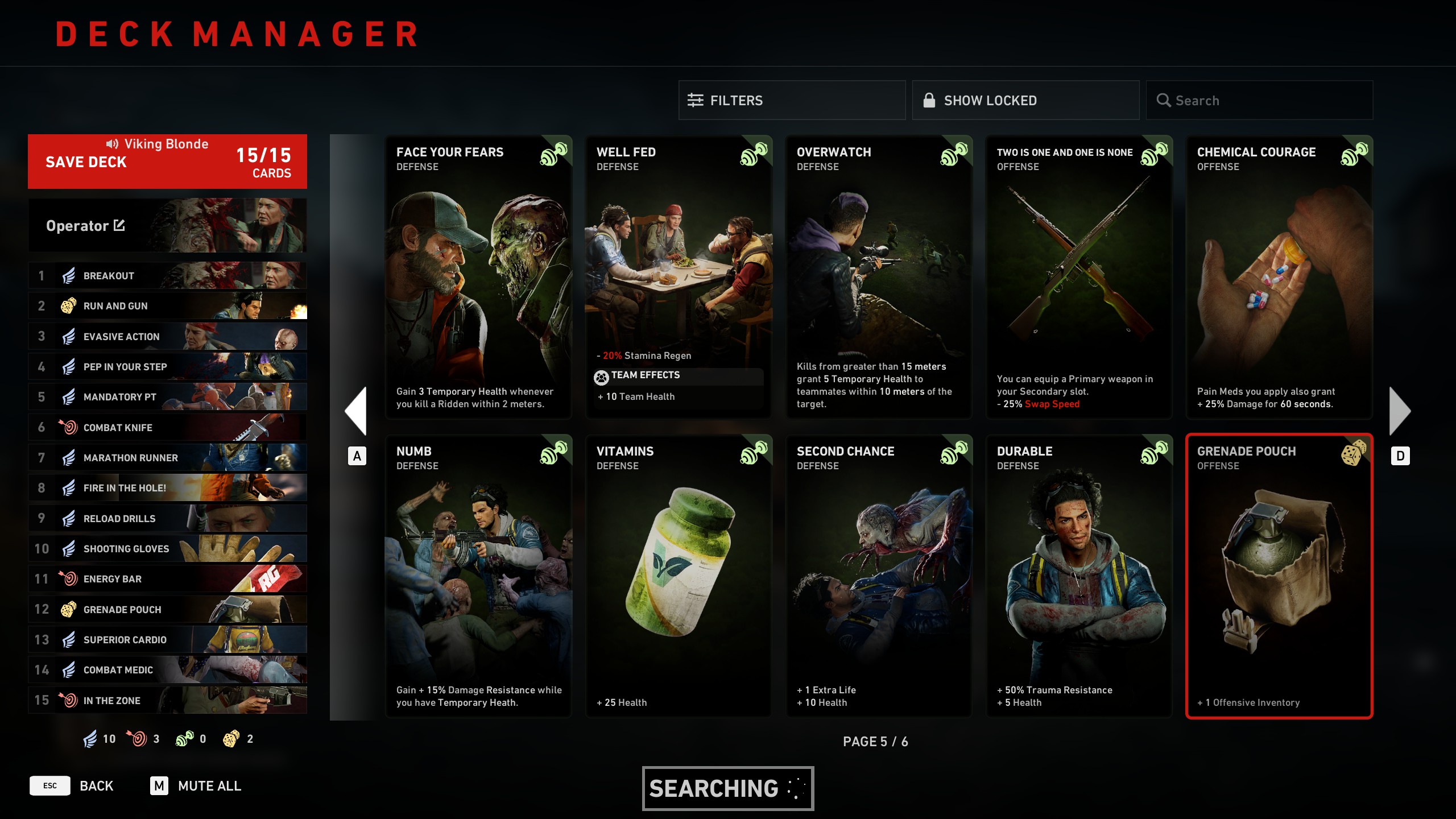The width and height of the screenshot is (1456, 819).
Task: Click the highlighted Grenade Pouch card in grid
Action: [1280, 576]
